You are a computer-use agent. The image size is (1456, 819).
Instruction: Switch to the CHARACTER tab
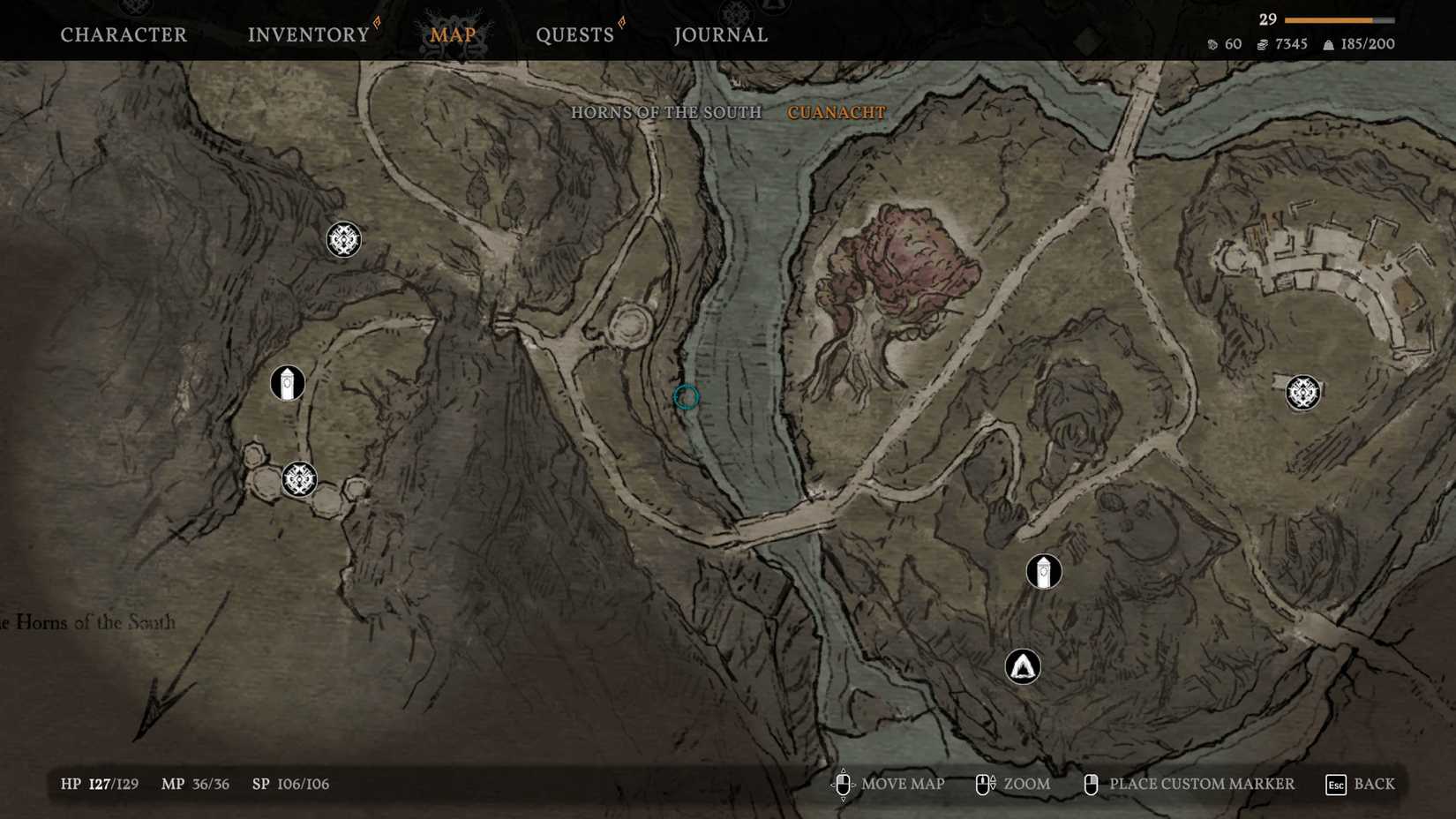click(x=123, y=34)
